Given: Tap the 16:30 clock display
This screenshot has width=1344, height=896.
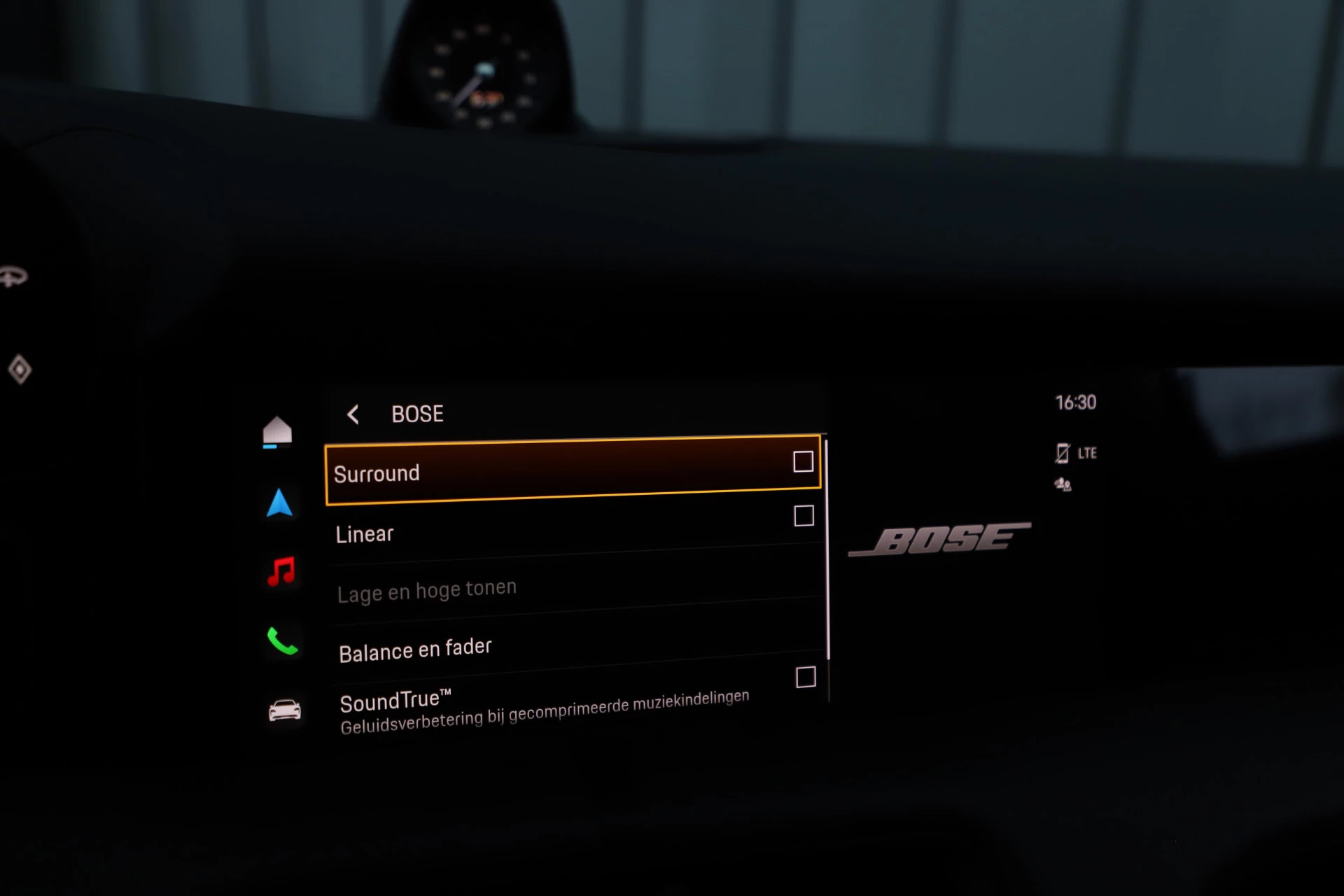Looking at the screenshot, I should click(x=1076, y=402).
